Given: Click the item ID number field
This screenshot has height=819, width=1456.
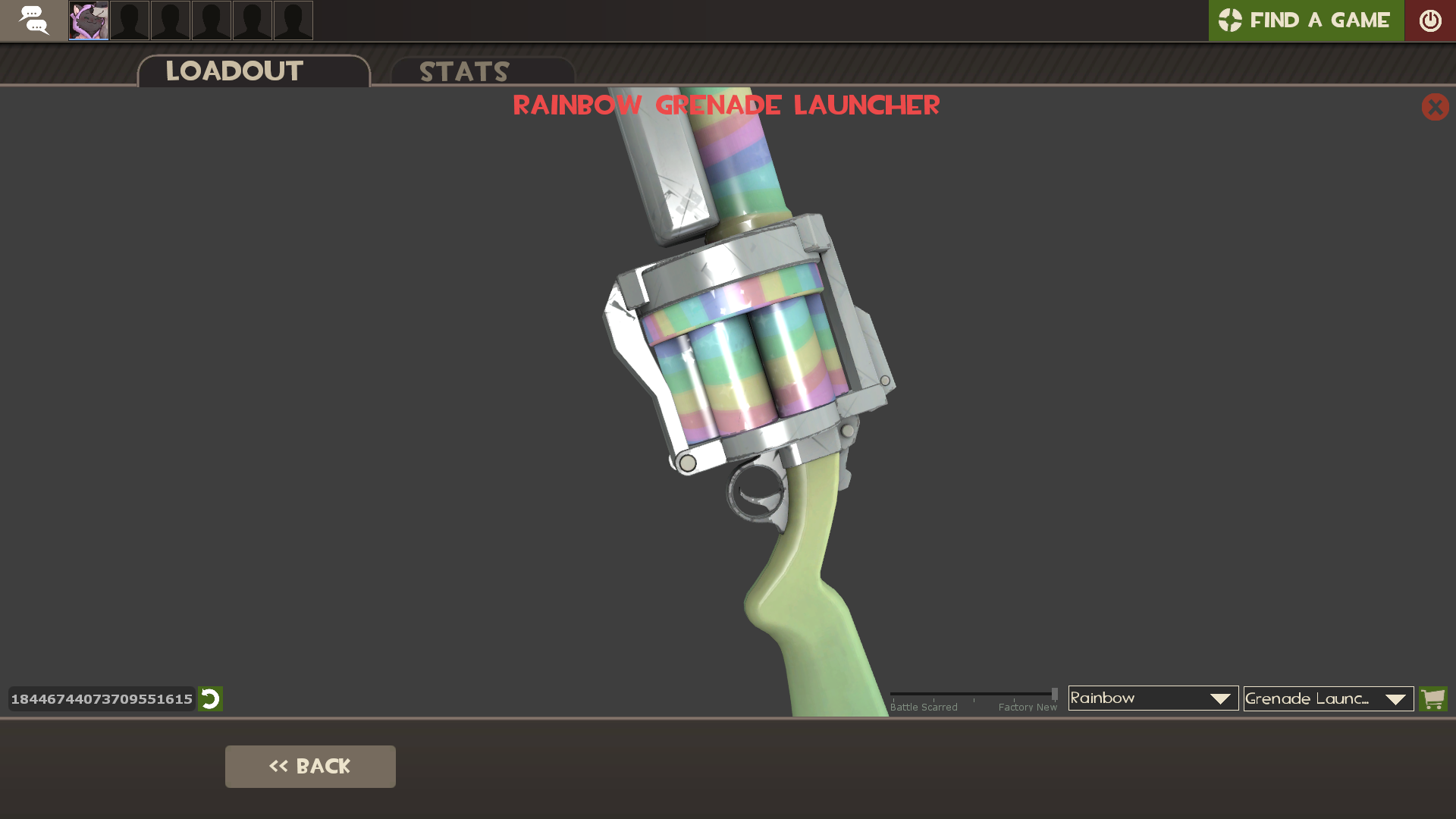Looking at the screenshot, I should (x=101, y=699).
